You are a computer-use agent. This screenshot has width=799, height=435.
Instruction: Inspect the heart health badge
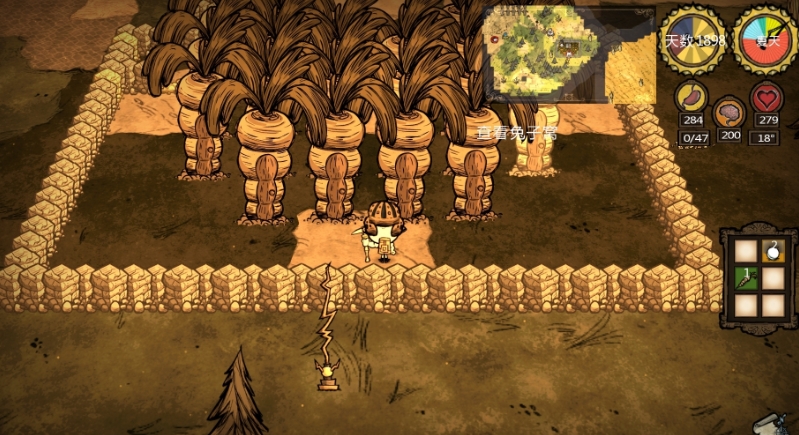pyautogui.click(x=767, y=98)
